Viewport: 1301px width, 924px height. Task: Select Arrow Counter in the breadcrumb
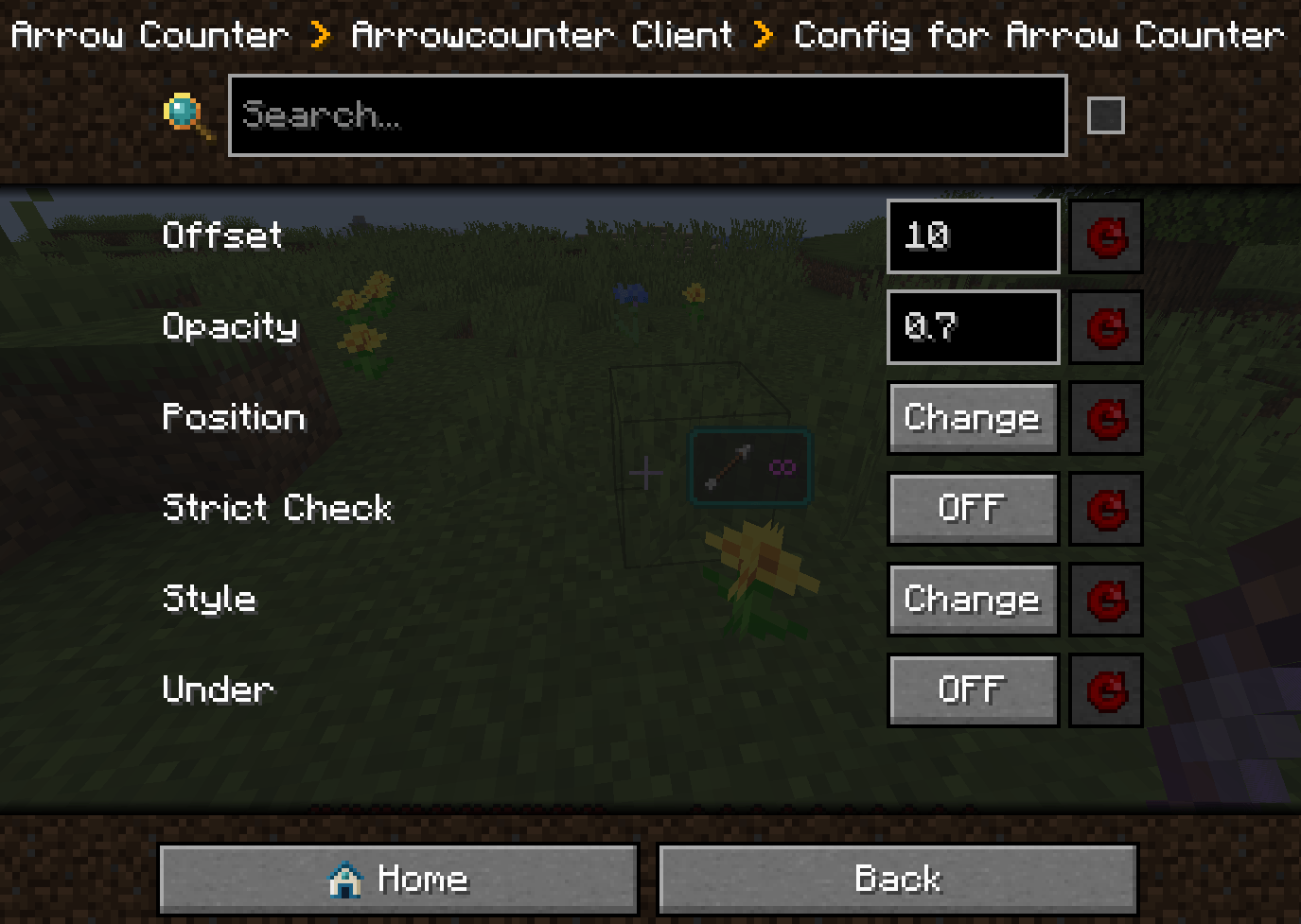pyautogui.click(x=147, y=34)
